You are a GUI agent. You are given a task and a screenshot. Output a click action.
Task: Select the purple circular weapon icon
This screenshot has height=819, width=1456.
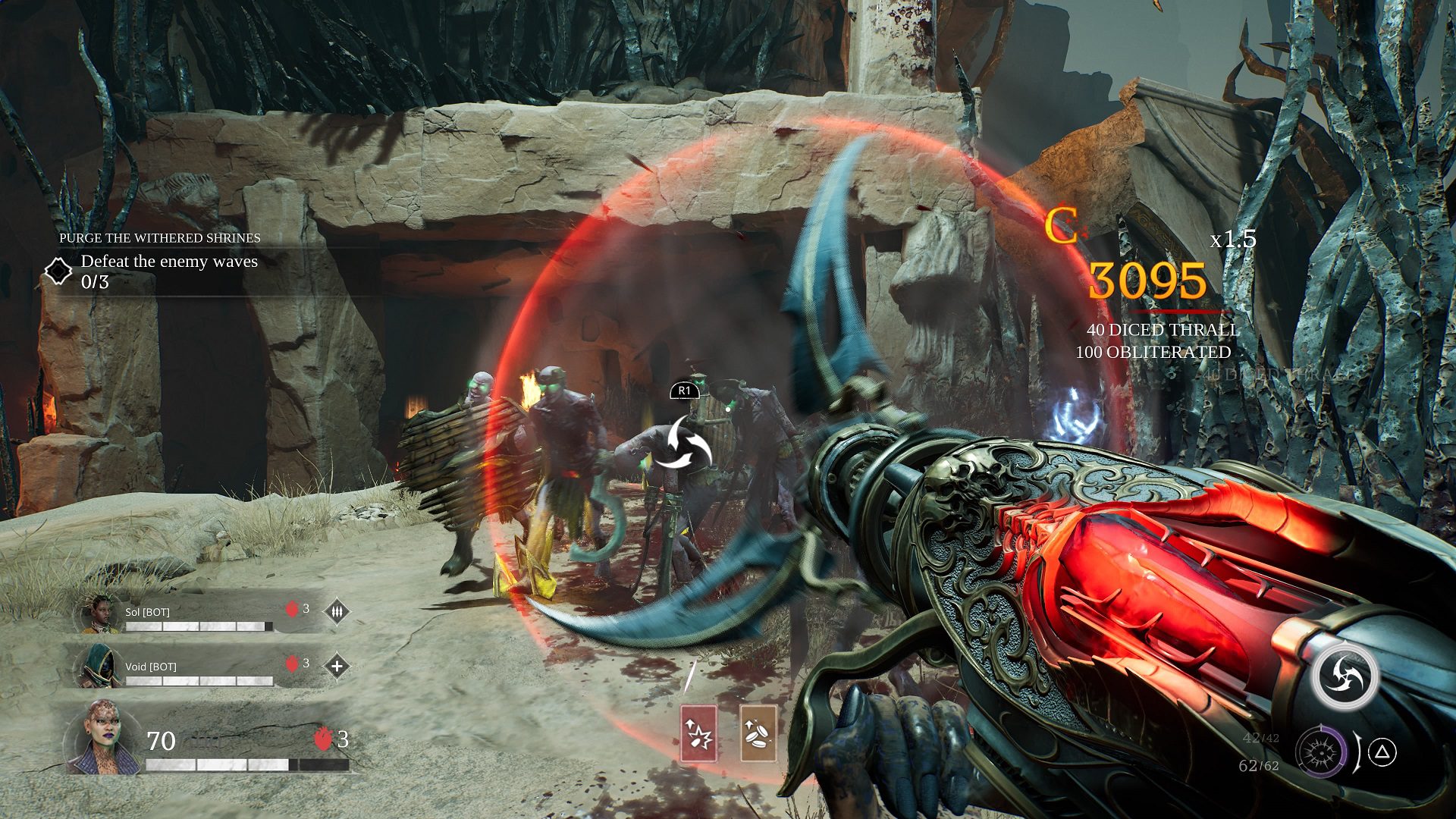click(1321, 753)
